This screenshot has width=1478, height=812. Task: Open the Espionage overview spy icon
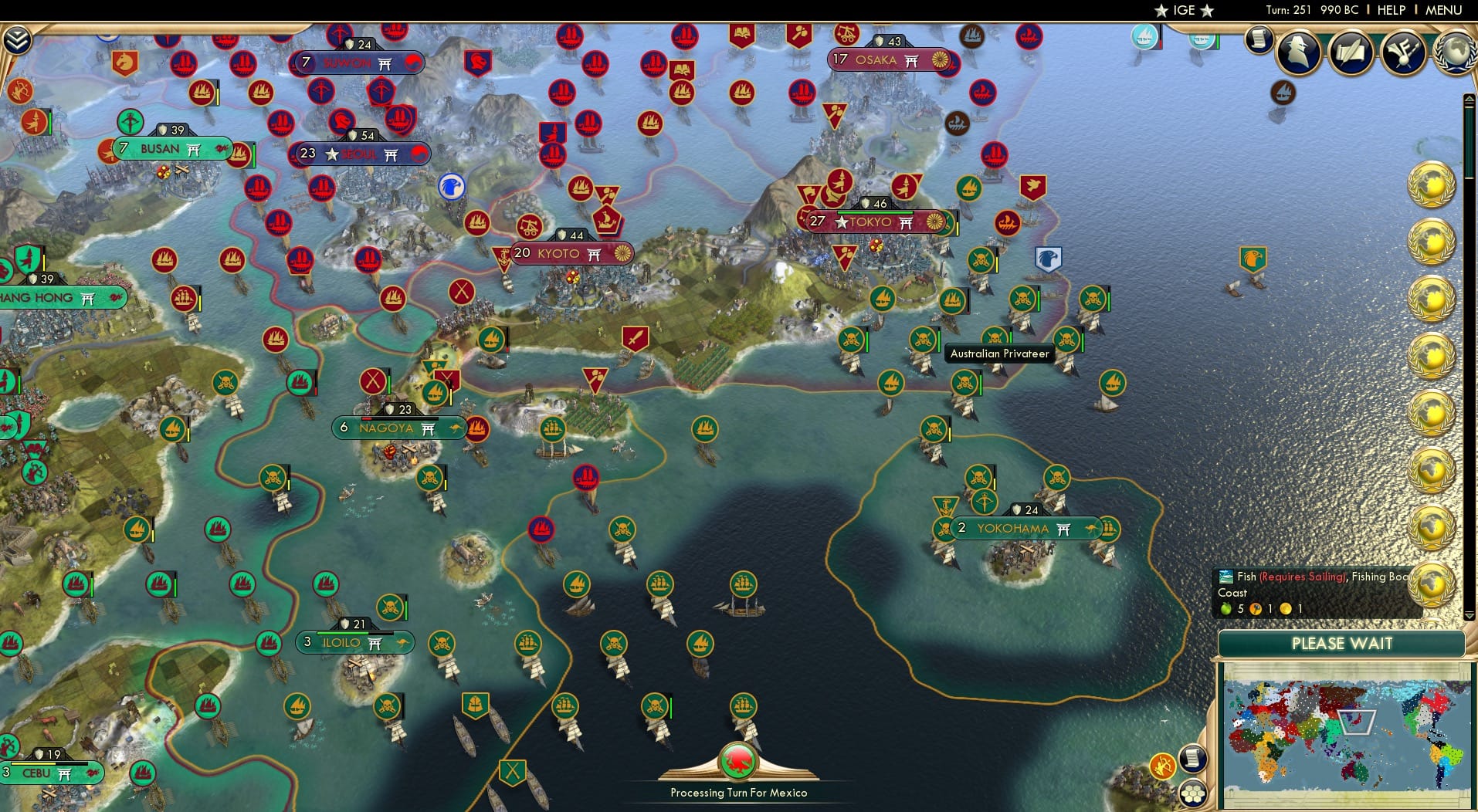coord(1298,52)
